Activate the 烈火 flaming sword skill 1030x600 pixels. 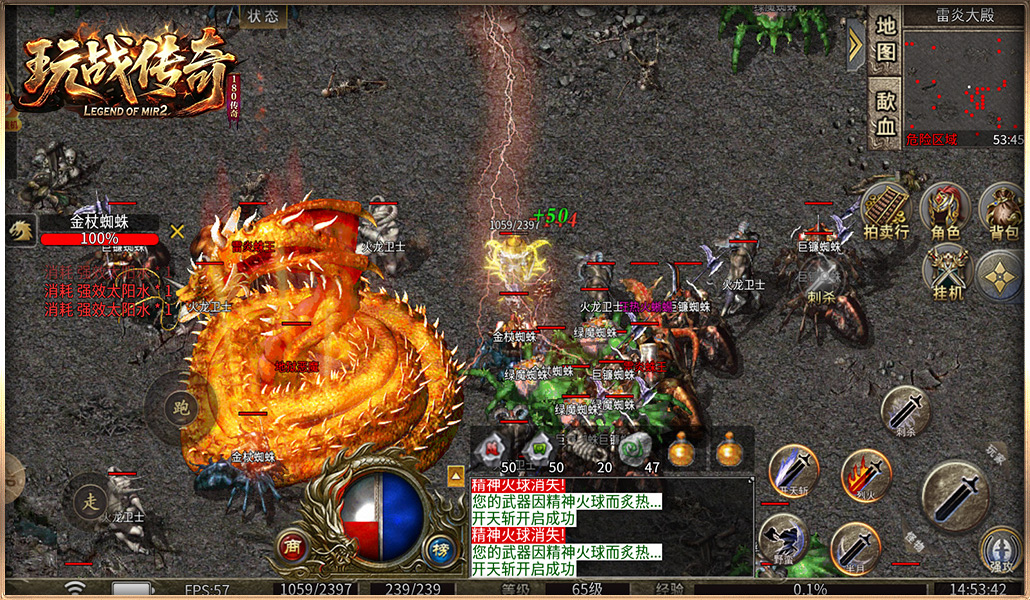click(x=866, y=475)
